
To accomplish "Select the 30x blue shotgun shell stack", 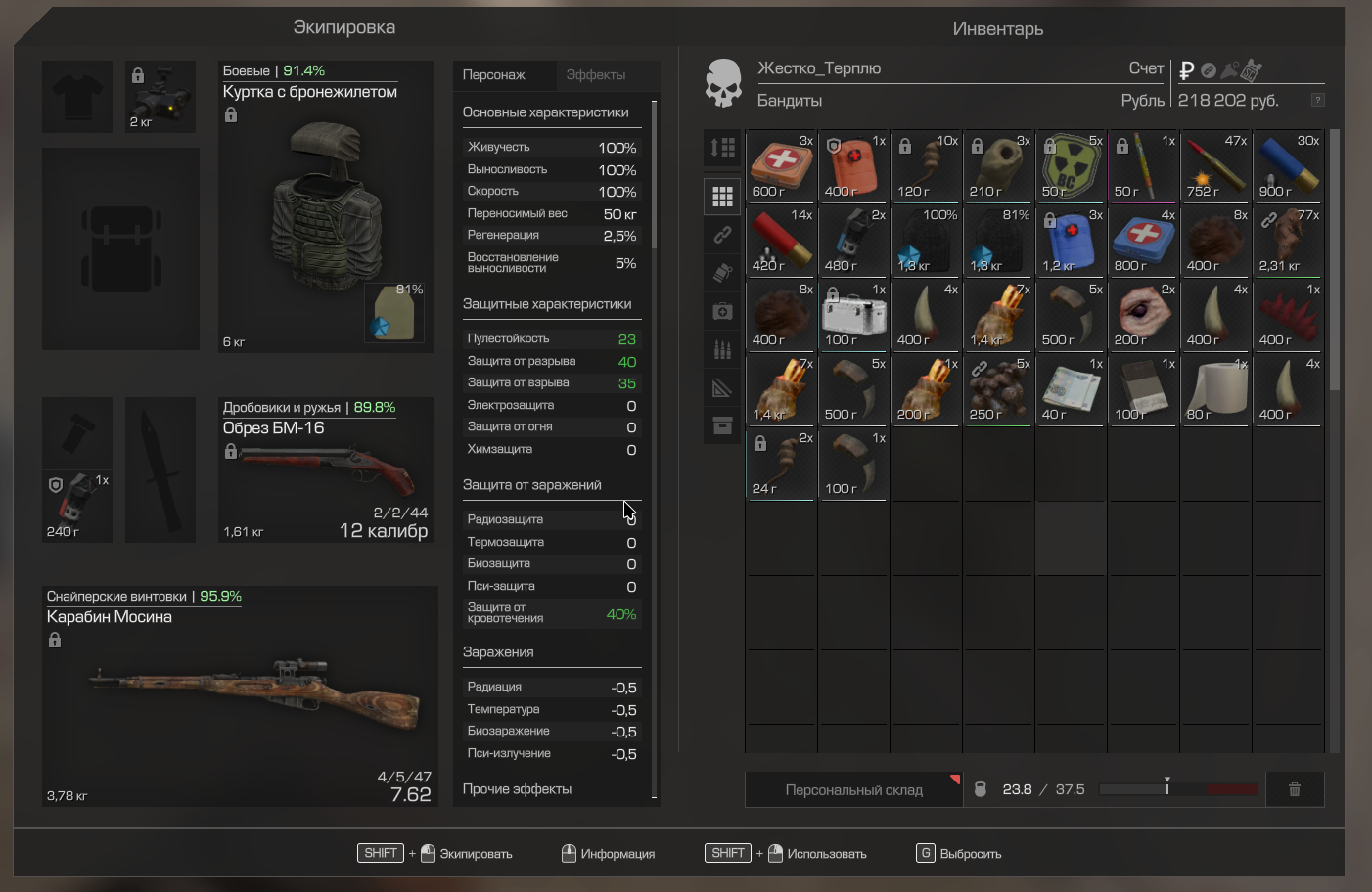I will 1288,166.
